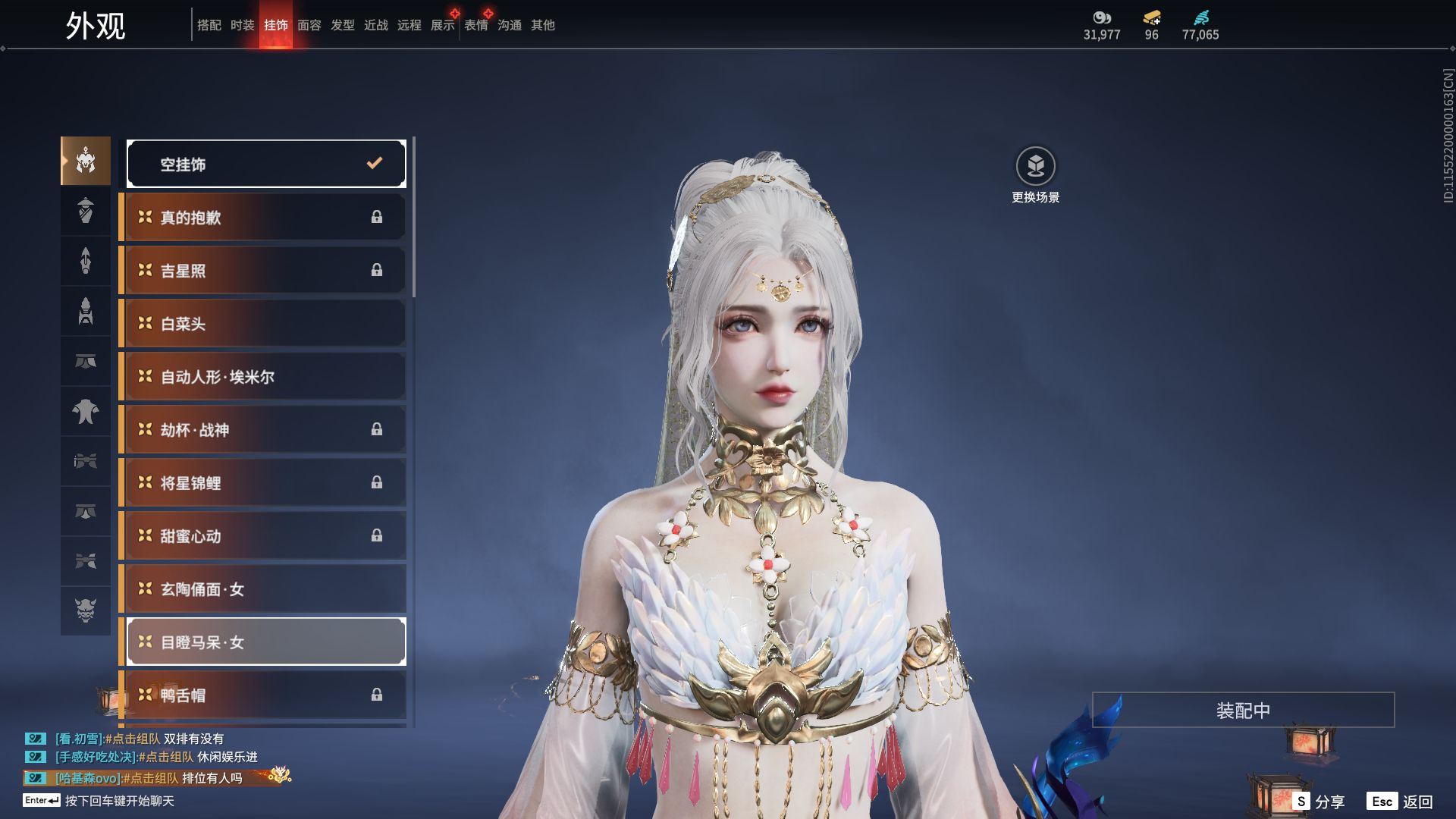Switch to the 发型 tab
The height and width of the screenshot is (819, 1456).
point(343,25)
